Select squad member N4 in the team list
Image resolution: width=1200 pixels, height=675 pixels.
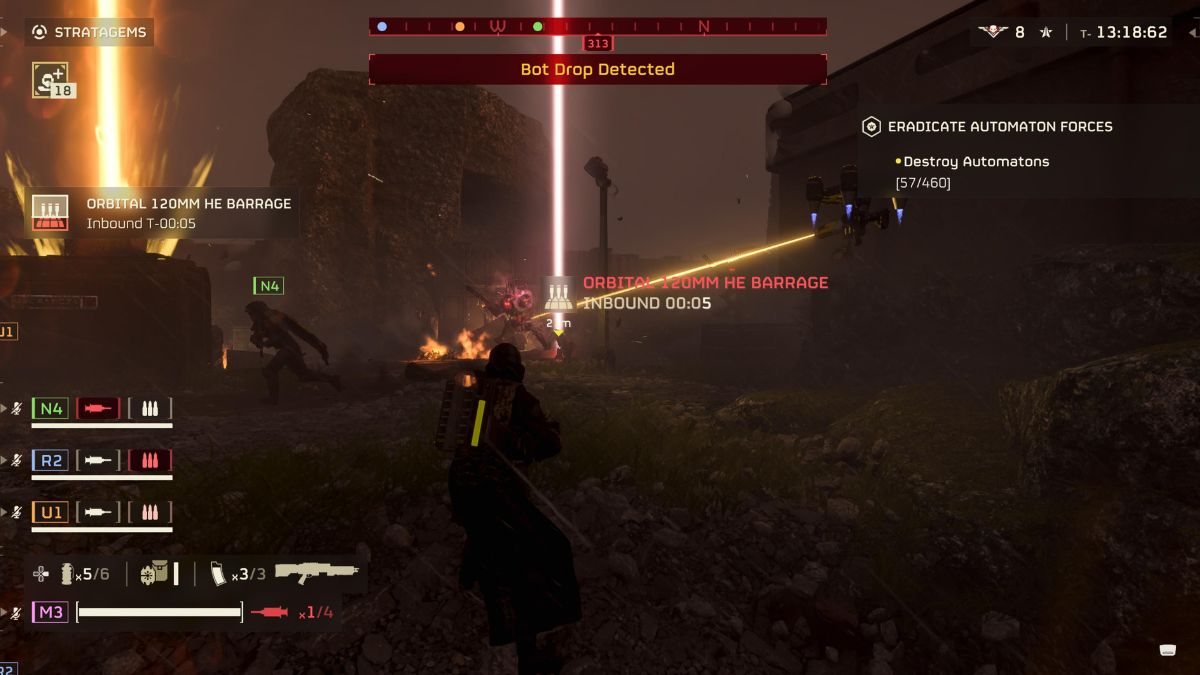(x=50, y=408)
